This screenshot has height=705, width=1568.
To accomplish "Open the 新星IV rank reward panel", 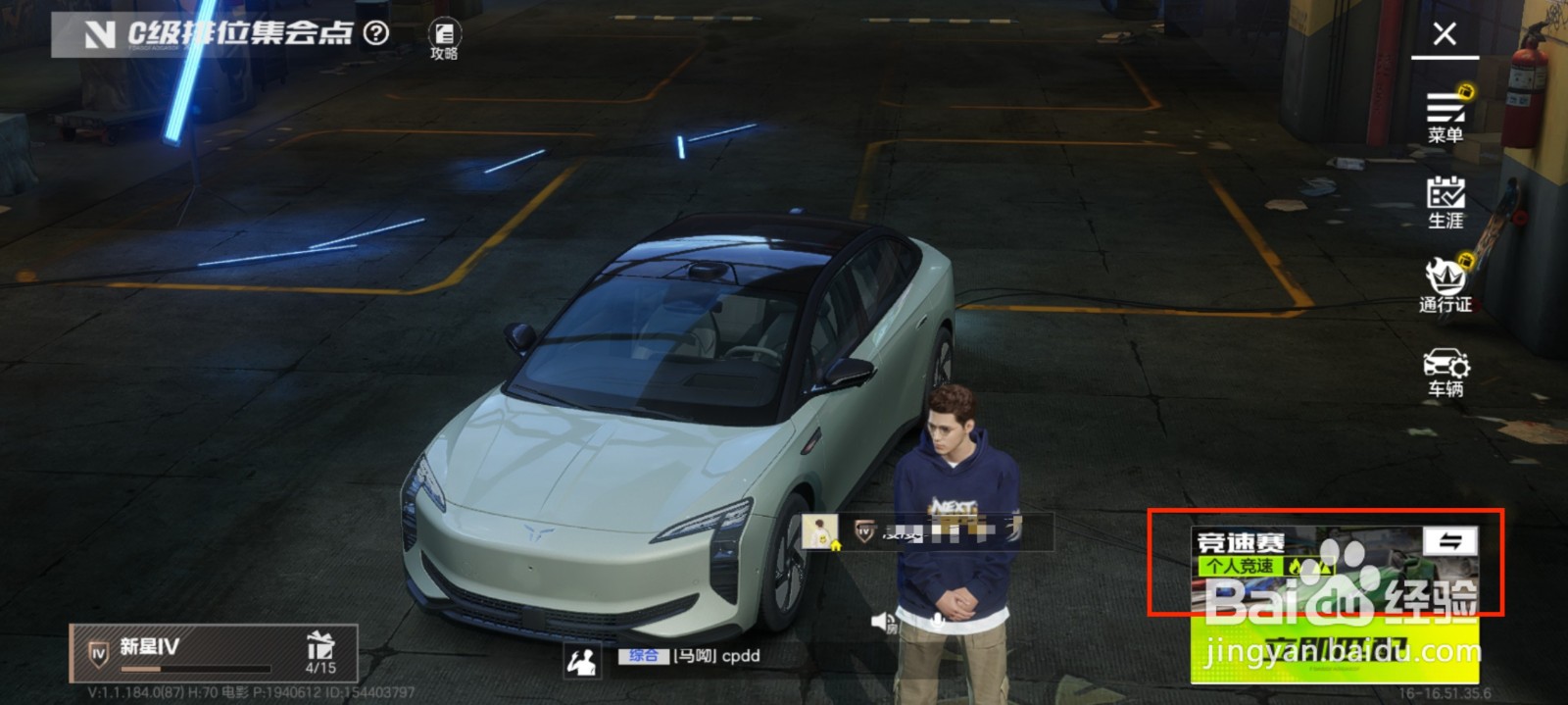I will click(x=213, y=653).
